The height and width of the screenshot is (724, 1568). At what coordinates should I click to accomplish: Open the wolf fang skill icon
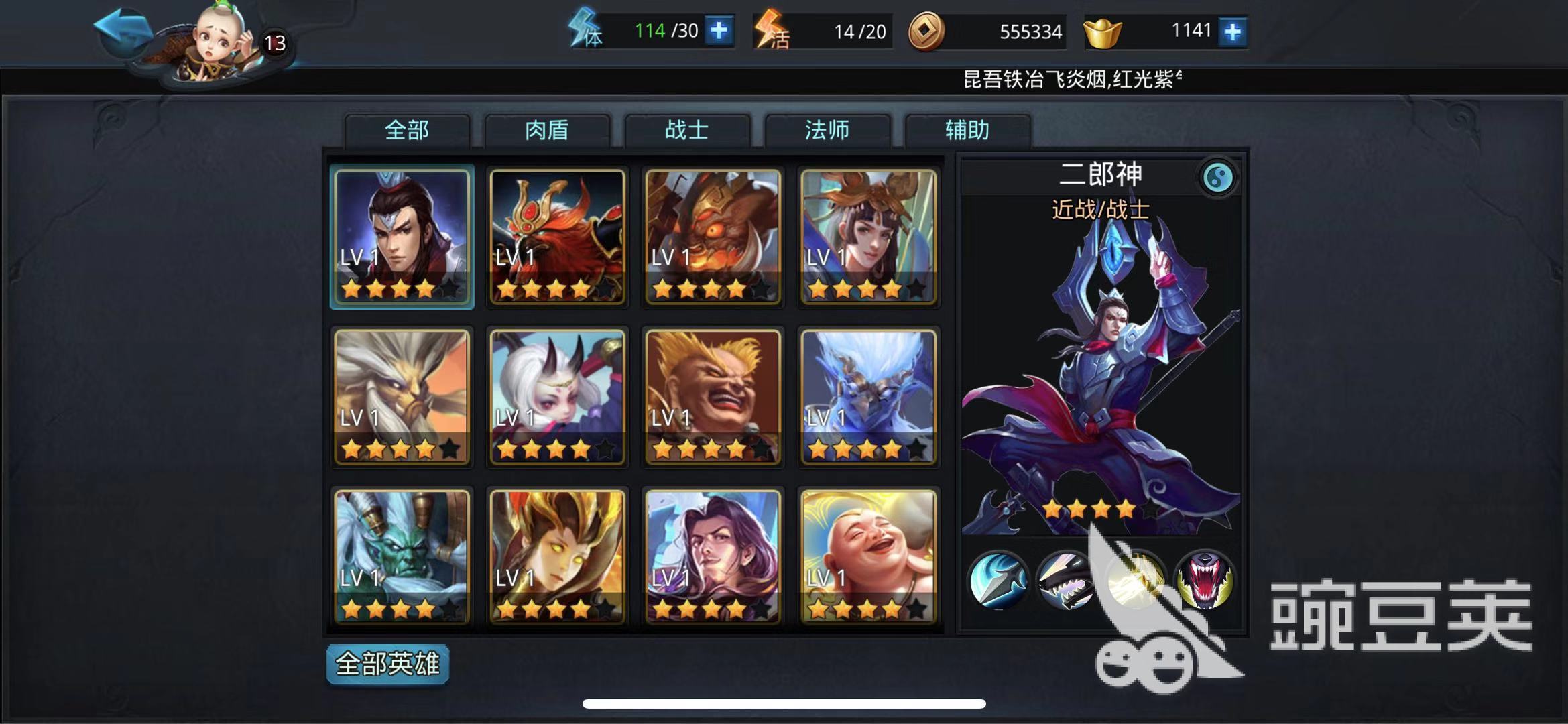1065,579
